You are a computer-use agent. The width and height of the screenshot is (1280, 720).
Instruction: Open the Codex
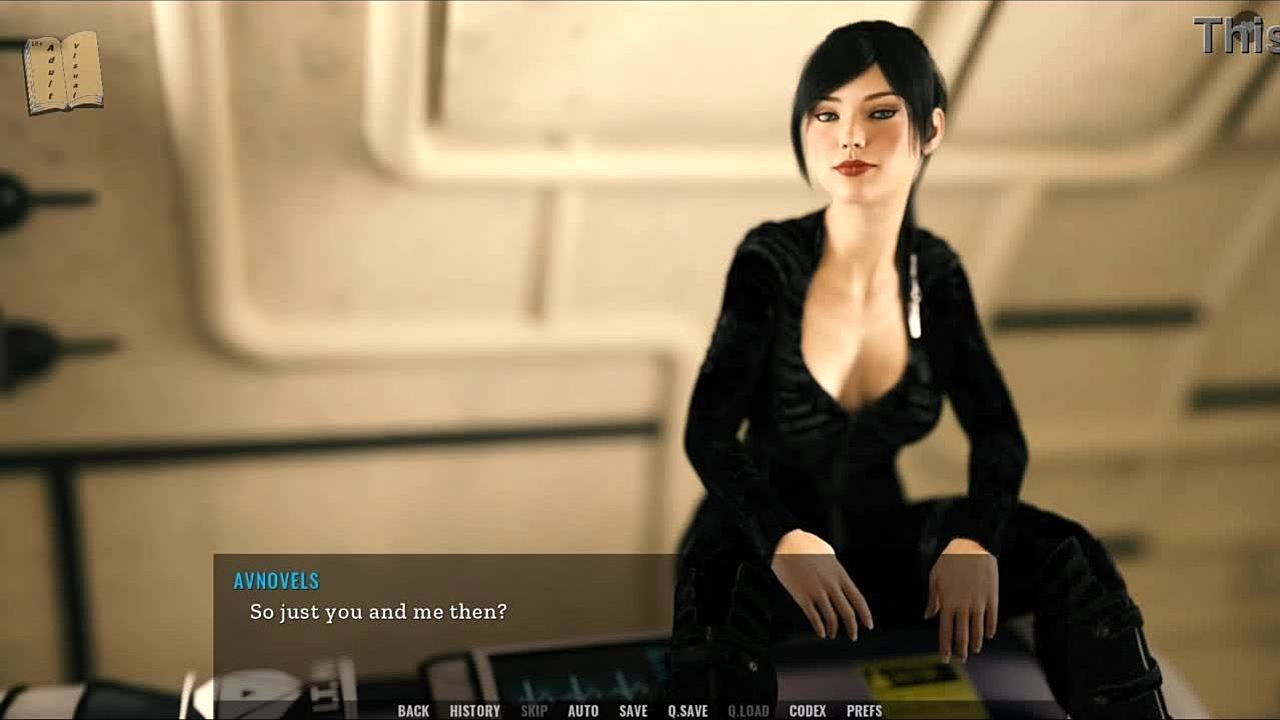tap(807, 711)
